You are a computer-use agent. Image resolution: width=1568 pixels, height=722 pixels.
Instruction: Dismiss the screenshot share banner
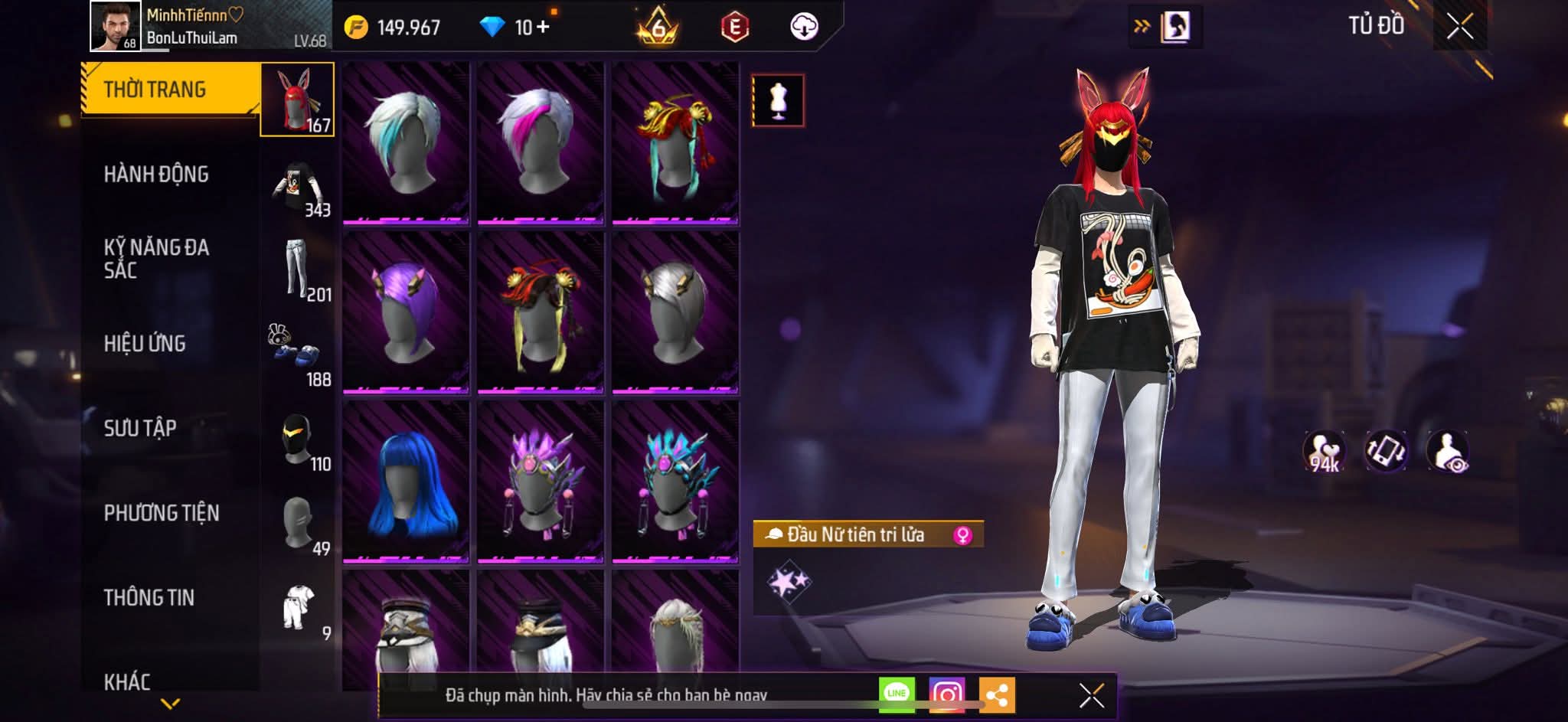click(1091, 695)
